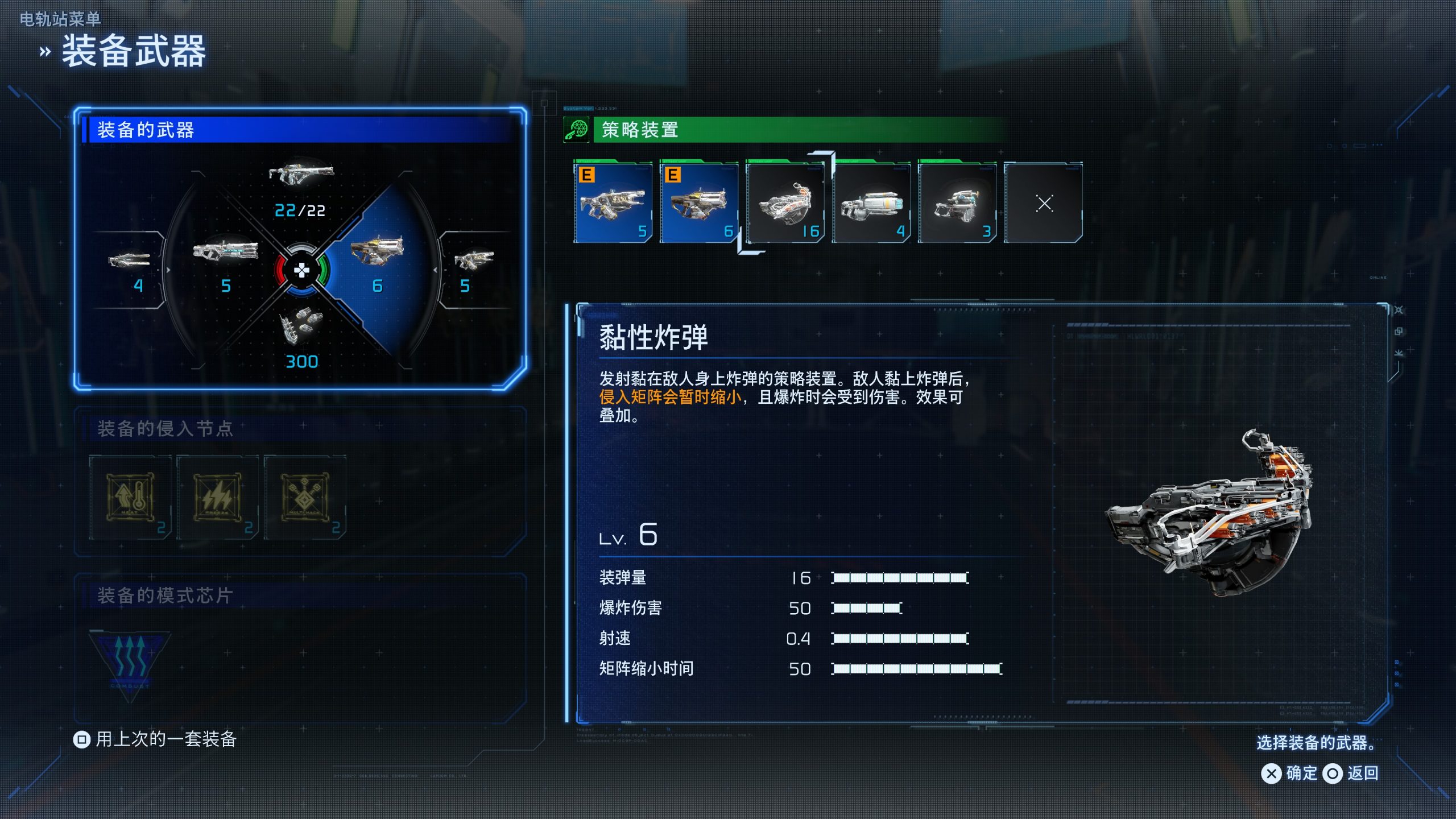Open the MULTI HACK node slot
The image size is (1456, 819).
(305, 498)
